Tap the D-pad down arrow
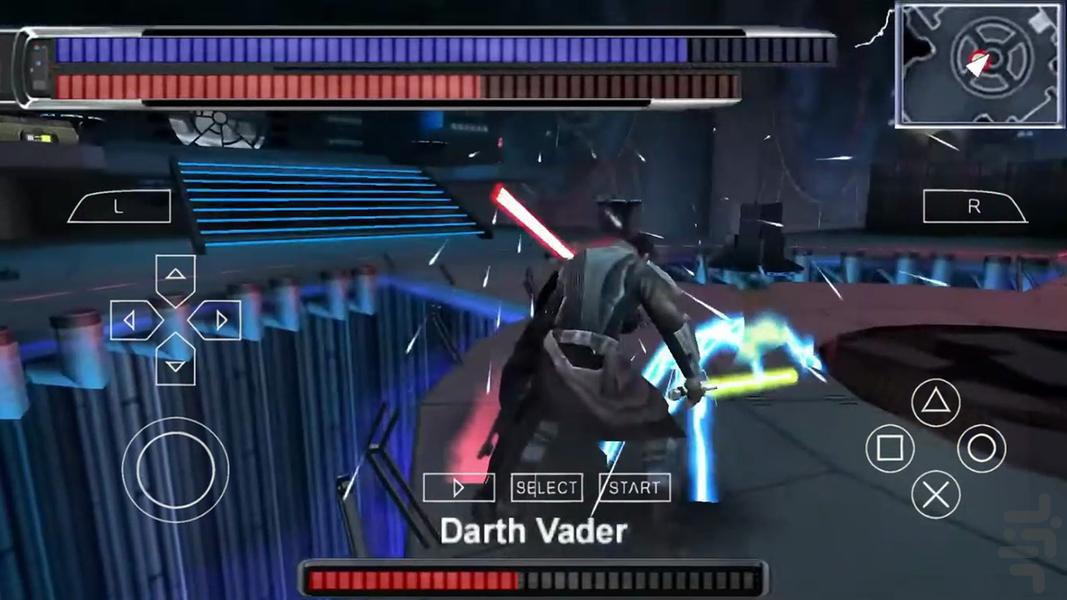Viewport: 1067px width, 600px height. (x=175, y=365)
